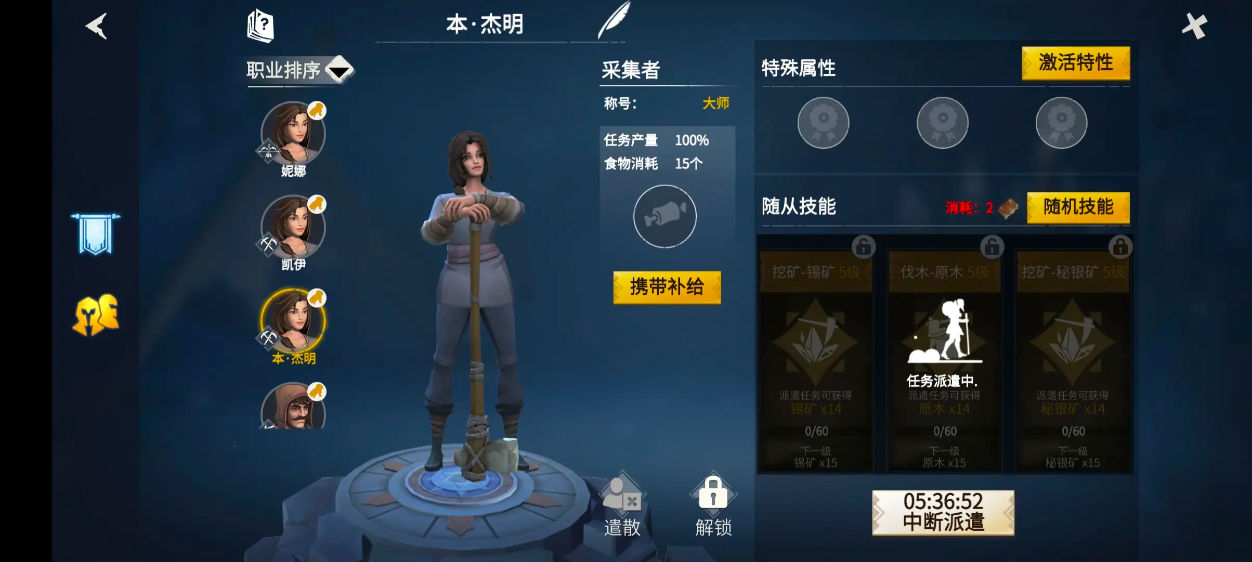Click the 携带补给 button

[x=667, y=287]
